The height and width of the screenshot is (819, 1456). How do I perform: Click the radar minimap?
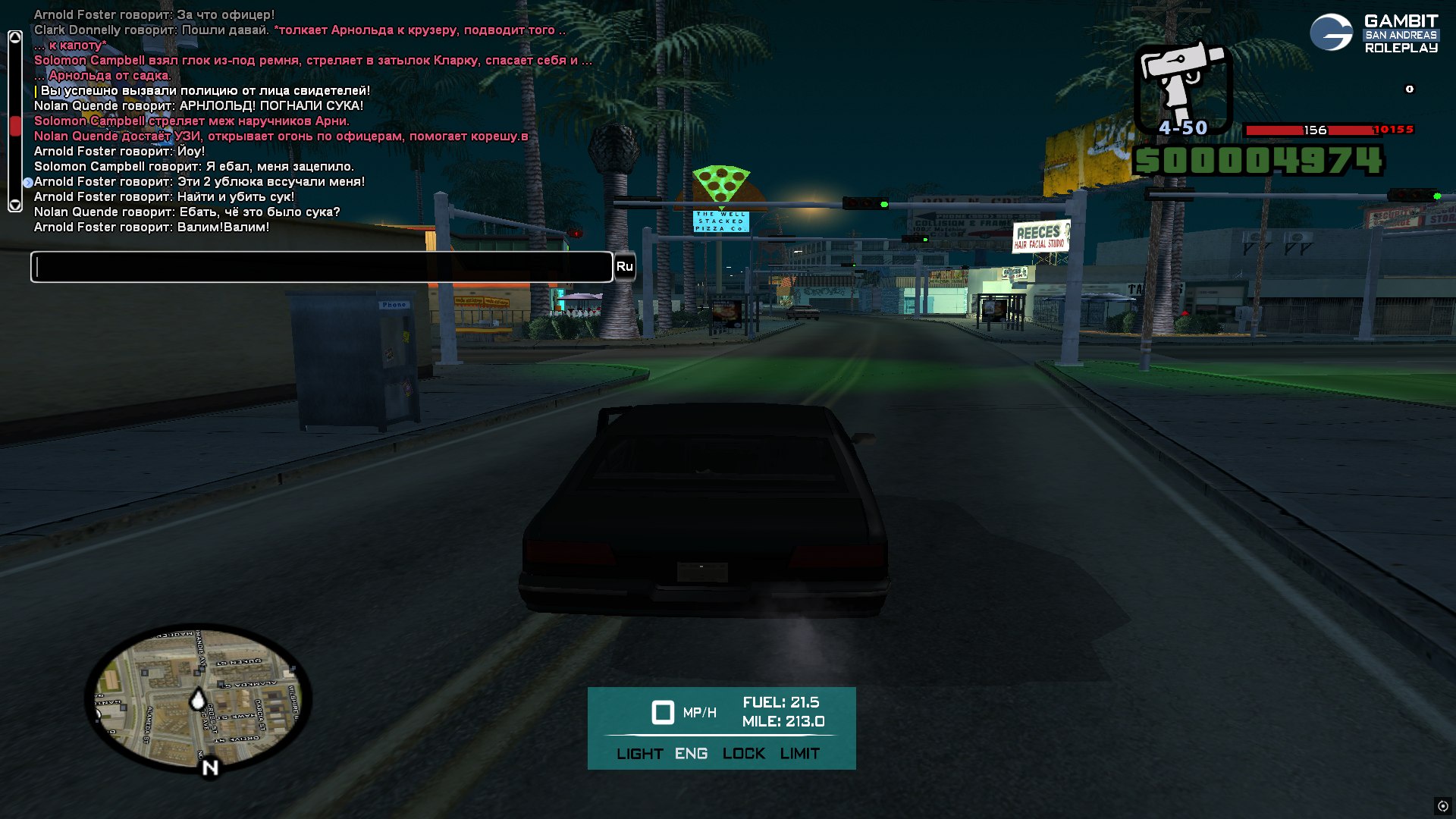click(198, 698)
